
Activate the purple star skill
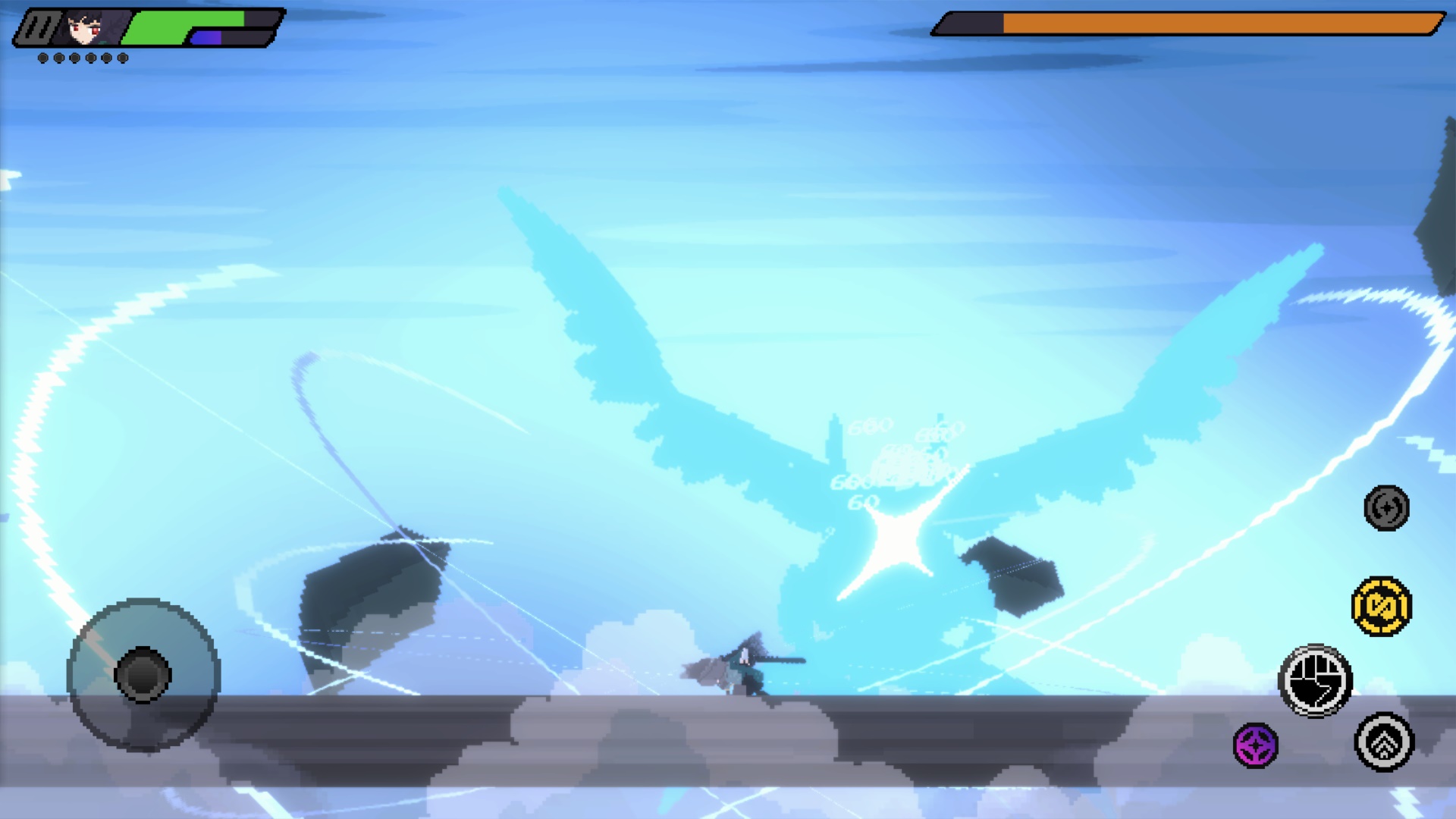[x=1256, y=745]
